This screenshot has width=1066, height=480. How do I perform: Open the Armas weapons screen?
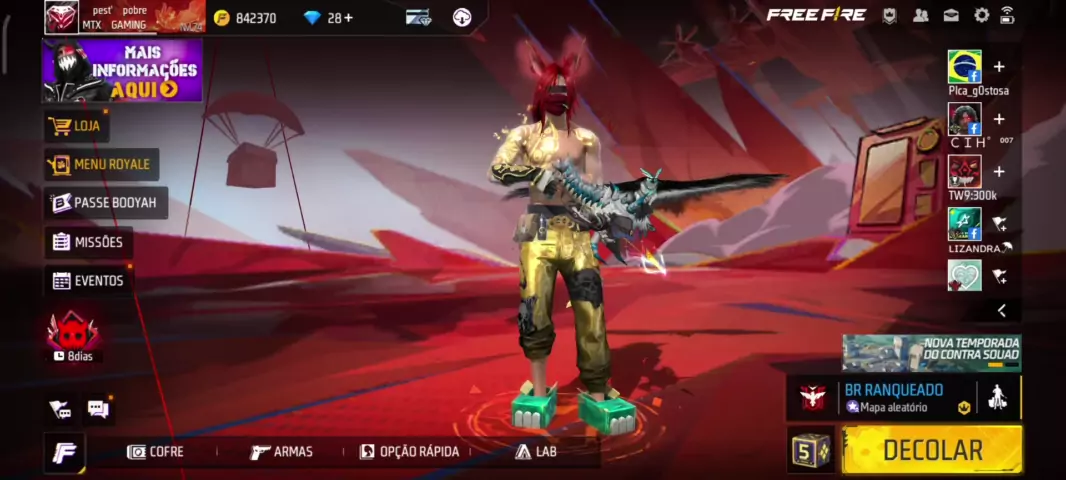pos(281,452)
